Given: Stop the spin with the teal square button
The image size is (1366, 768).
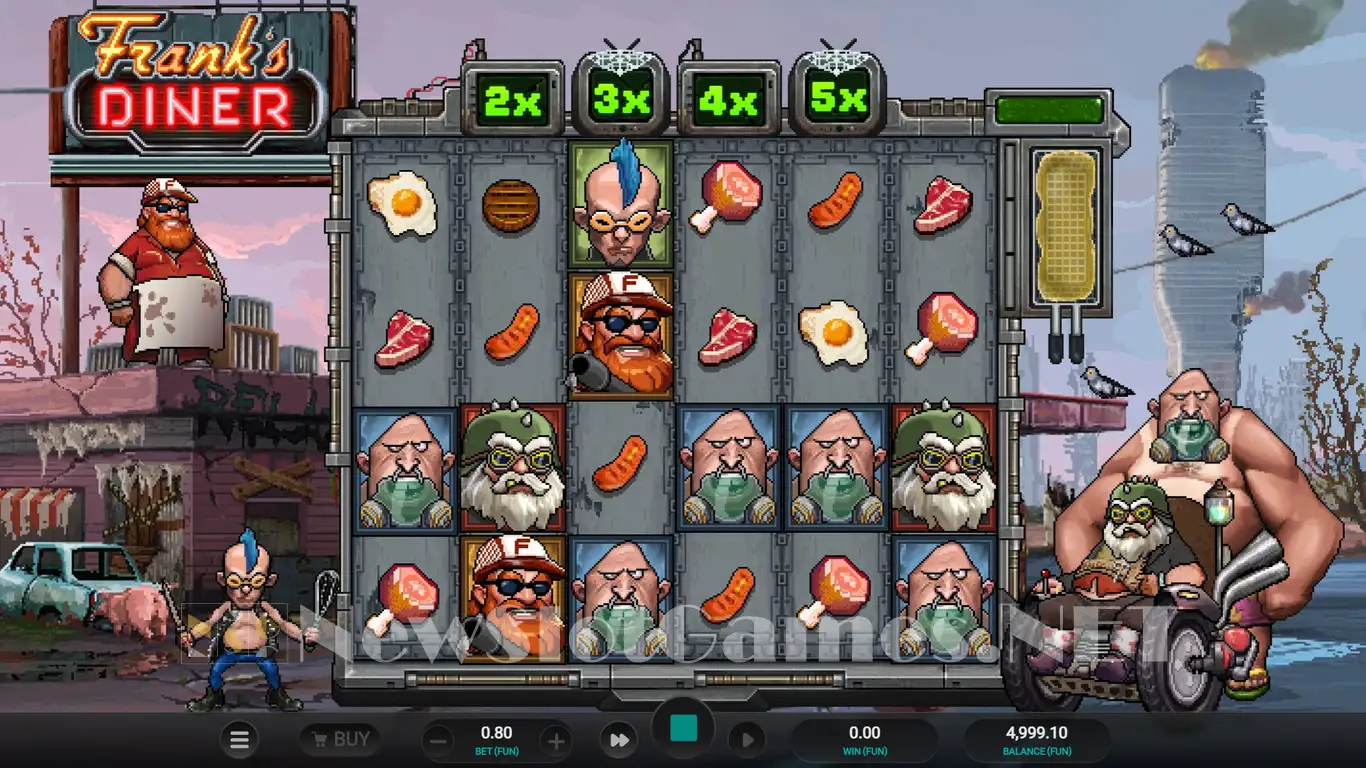Looking at the screenshot, I should (683, 728).
